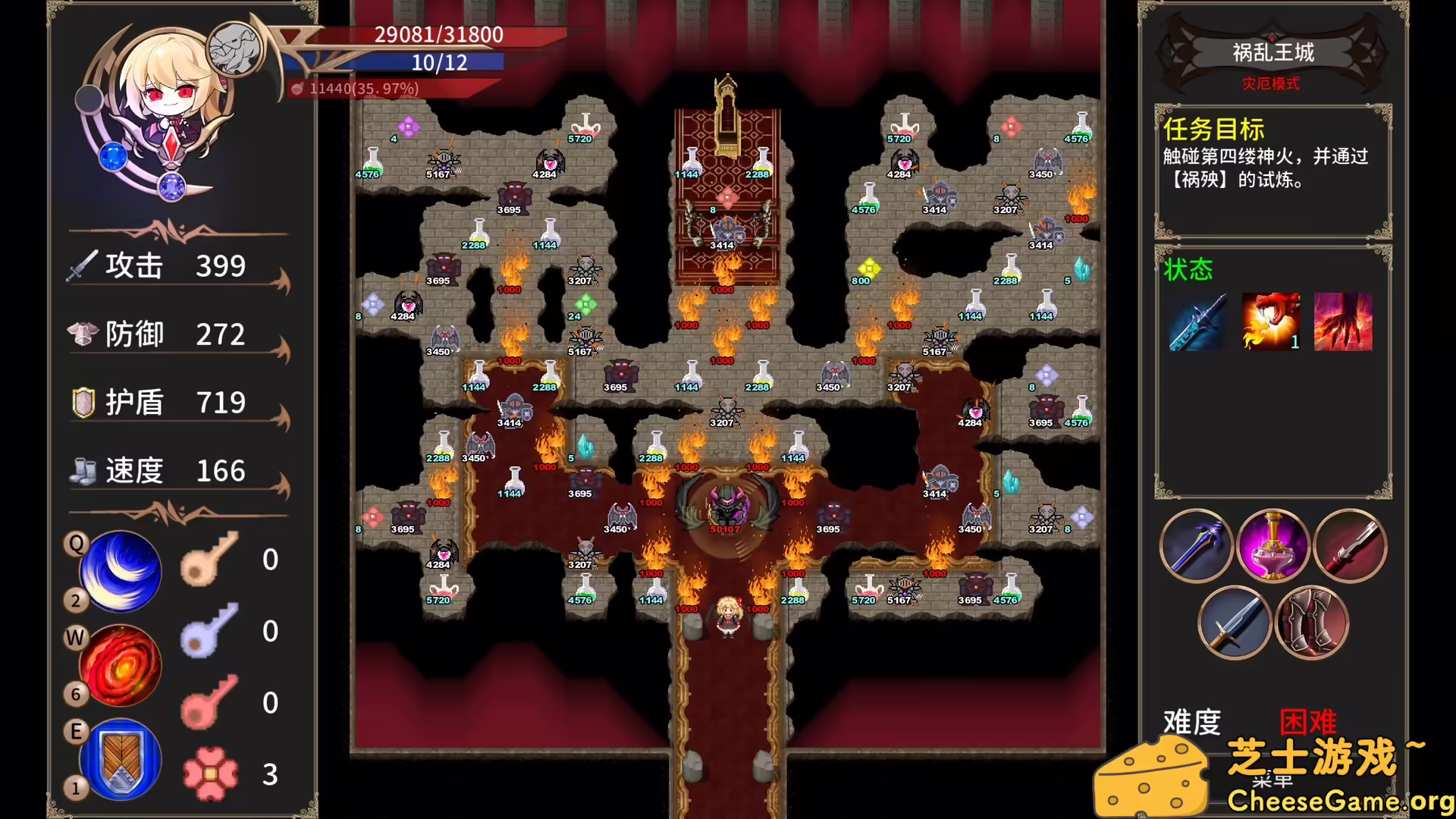Open the purple potion urn icon

click(1273, 544)
